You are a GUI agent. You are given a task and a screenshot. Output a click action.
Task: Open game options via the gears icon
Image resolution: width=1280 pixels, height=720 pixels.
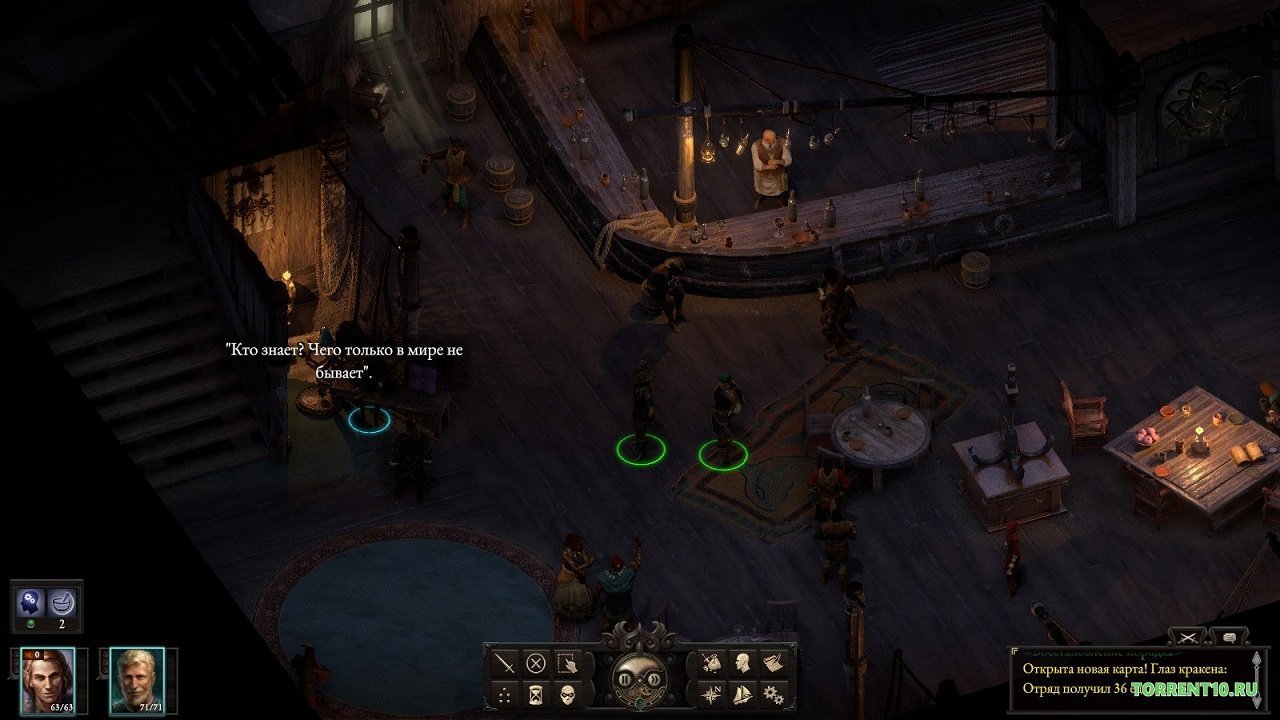(x=774, y=694)
